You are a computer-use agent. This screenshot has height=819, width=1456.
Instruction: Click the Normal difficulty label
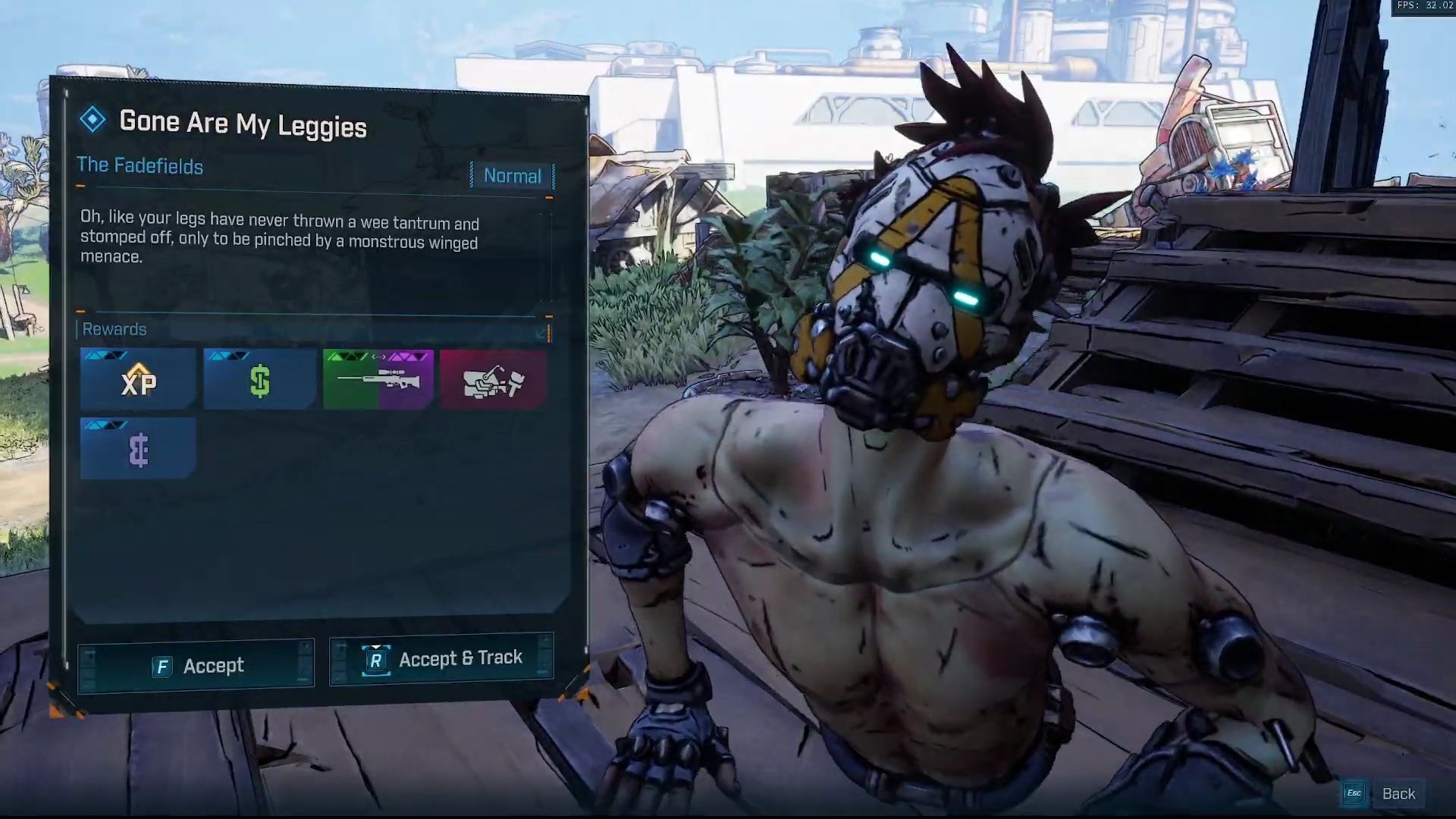(x=513, y=176)
